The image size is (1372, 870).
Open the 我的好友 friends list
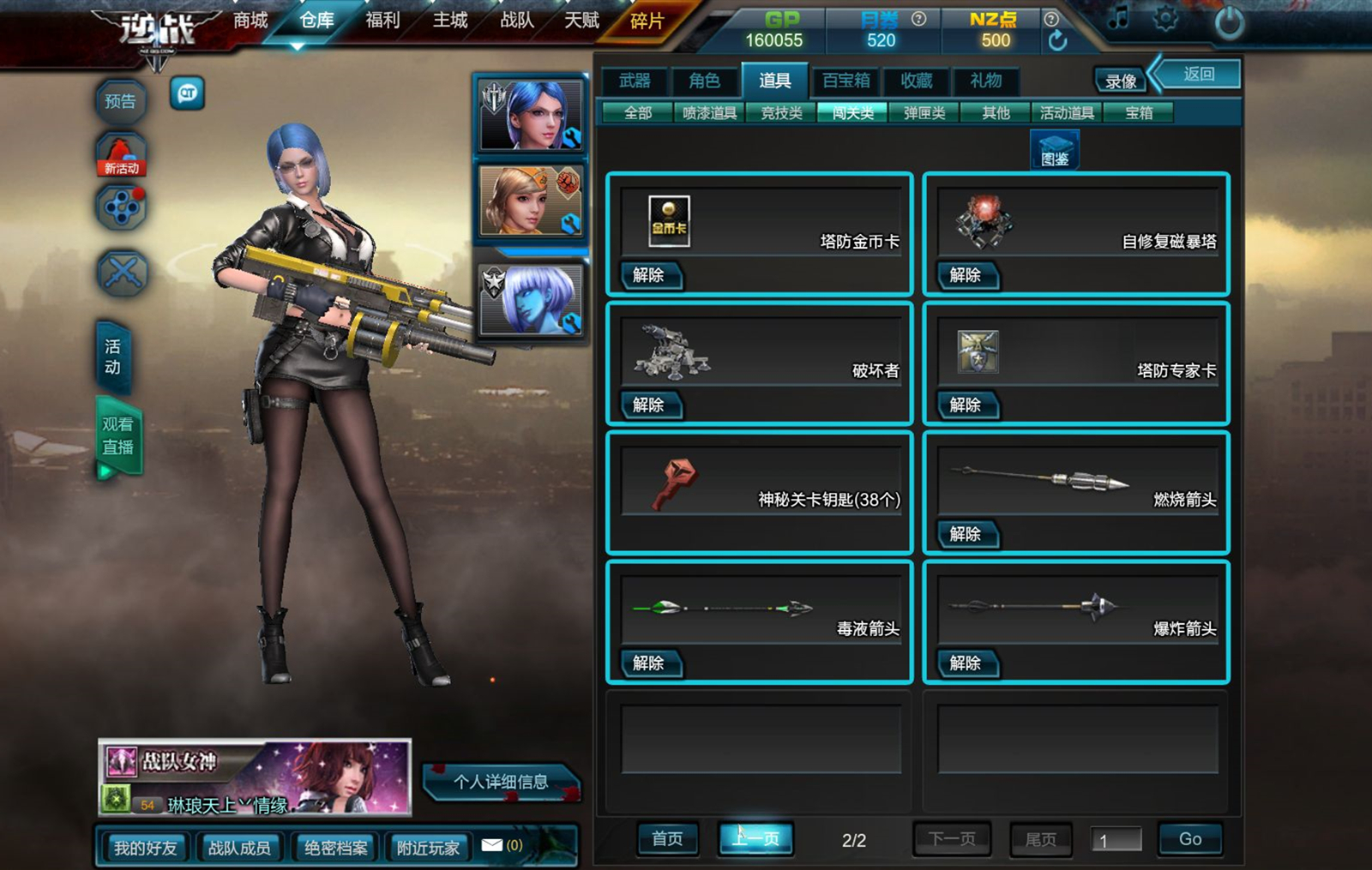[x=145, y=848]
